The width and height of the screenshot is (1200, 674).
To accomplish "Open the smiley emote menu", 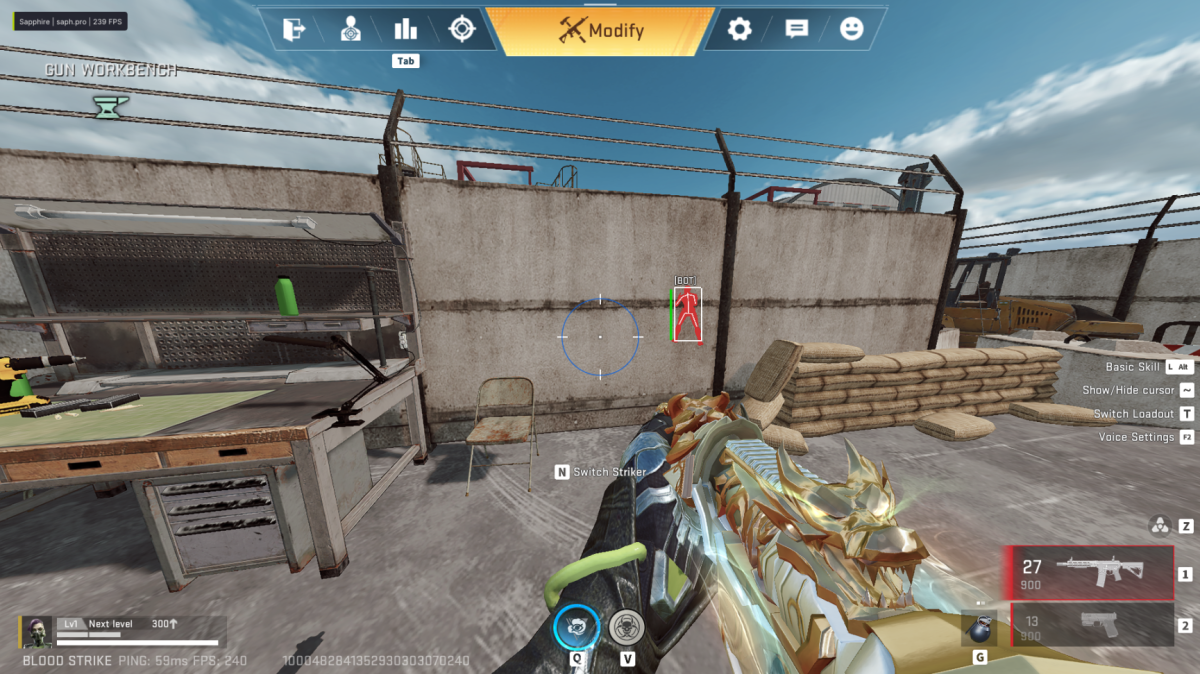I will click(851, 29).
